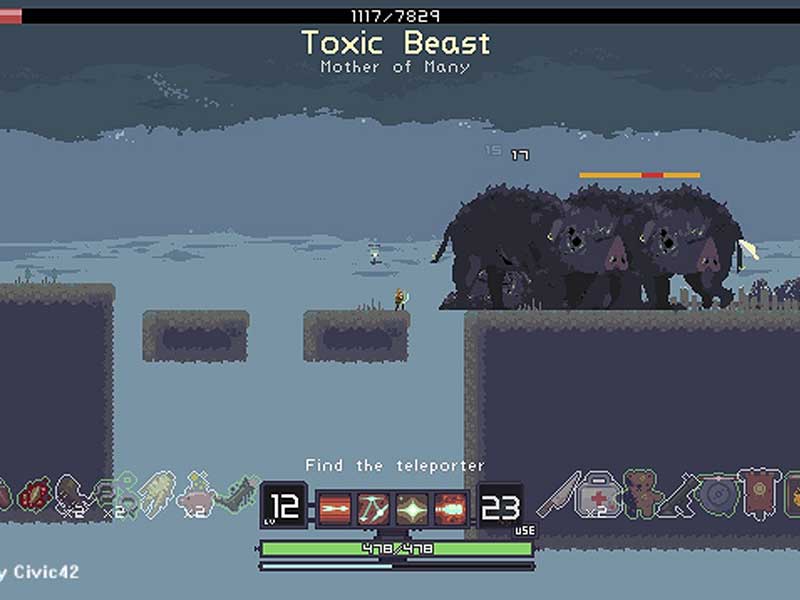Select the round blue target disc item
Viewport: 800px width, 600px height.
click(717, 495)
